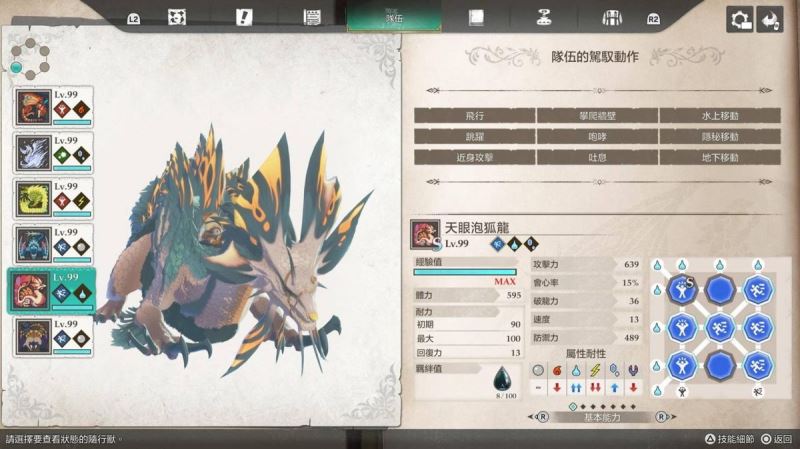Click the return arrow icon button
This screenshot has height=449, width=800.
(769, 19)
